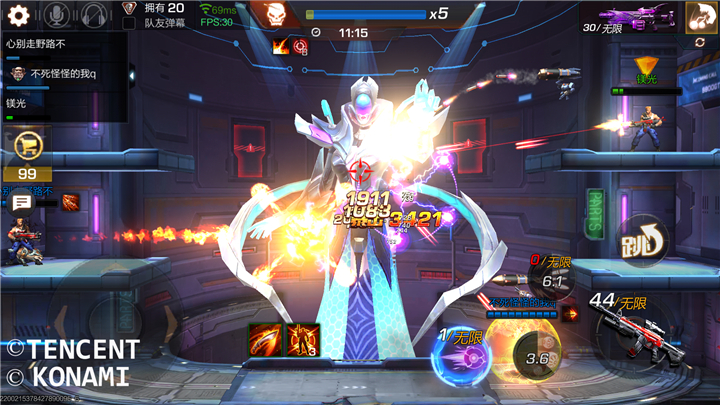Open the chat message bubble
Viewport: 720px width, 405px height.
click(x=21, y=203)
